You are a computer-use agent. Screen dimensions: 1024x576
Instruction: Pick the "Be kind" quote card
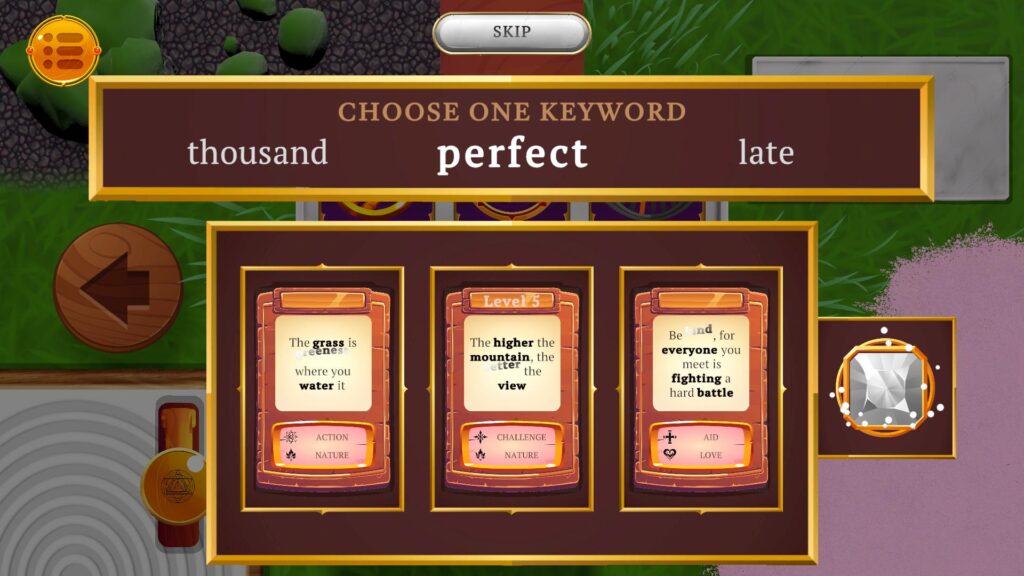[700, 388]
